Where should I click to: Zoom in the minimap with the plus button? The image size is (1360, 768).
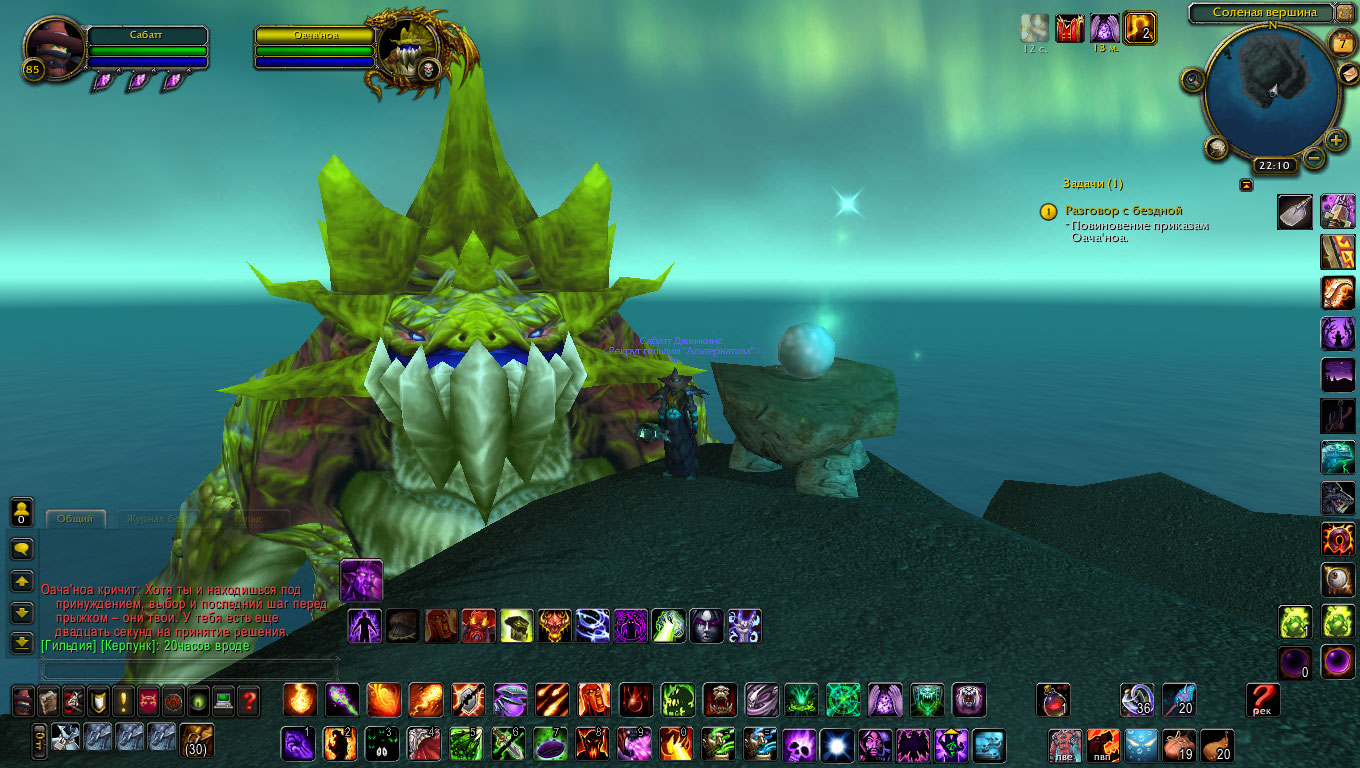coord(1335,140)
